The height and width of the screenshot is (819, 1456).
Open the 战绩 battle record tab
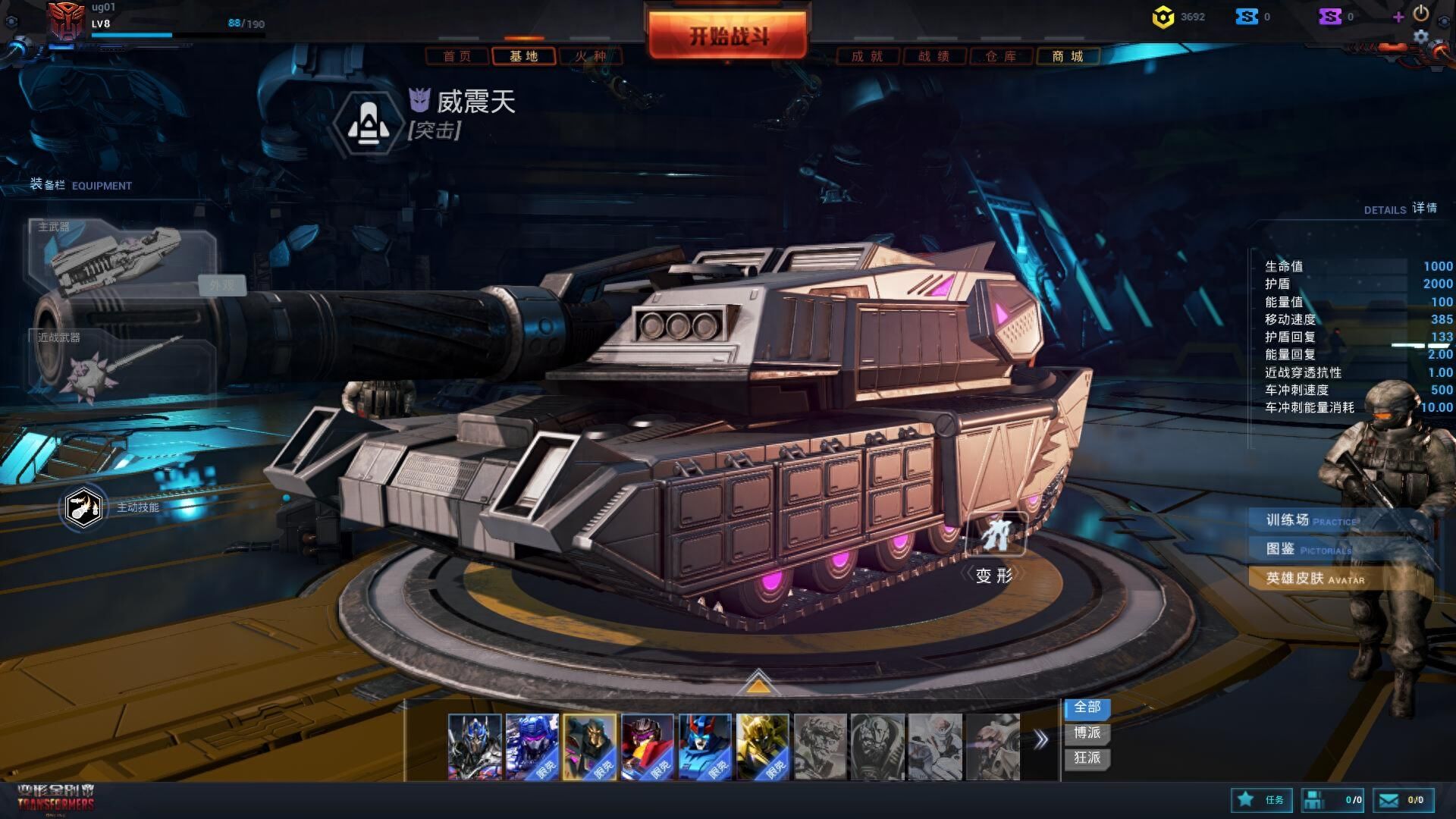934,56
